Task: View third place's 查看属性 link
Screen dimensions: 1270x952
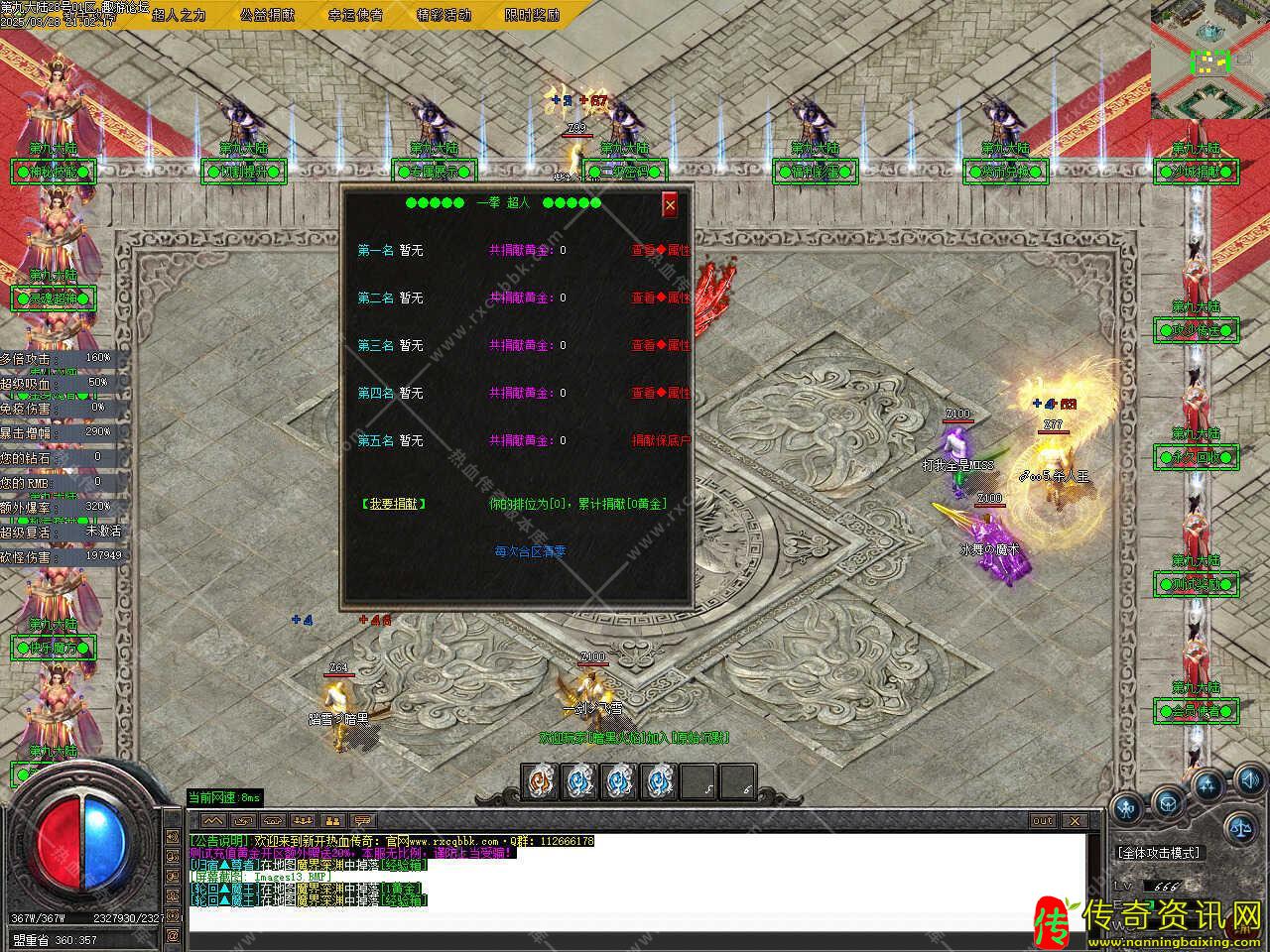Action: (661, 346)
